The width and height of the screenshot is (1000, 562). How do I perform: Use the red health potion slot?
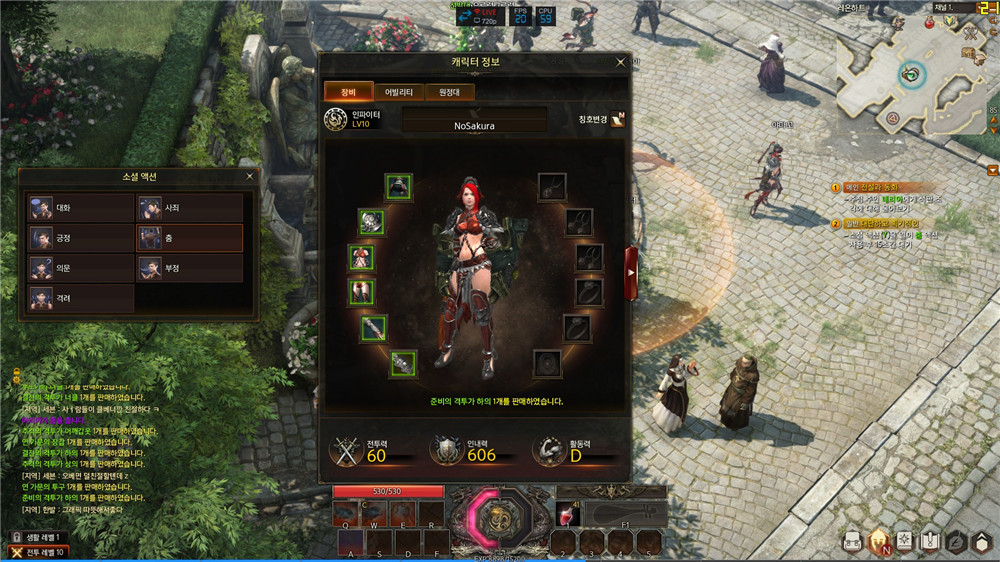(568, 513)
